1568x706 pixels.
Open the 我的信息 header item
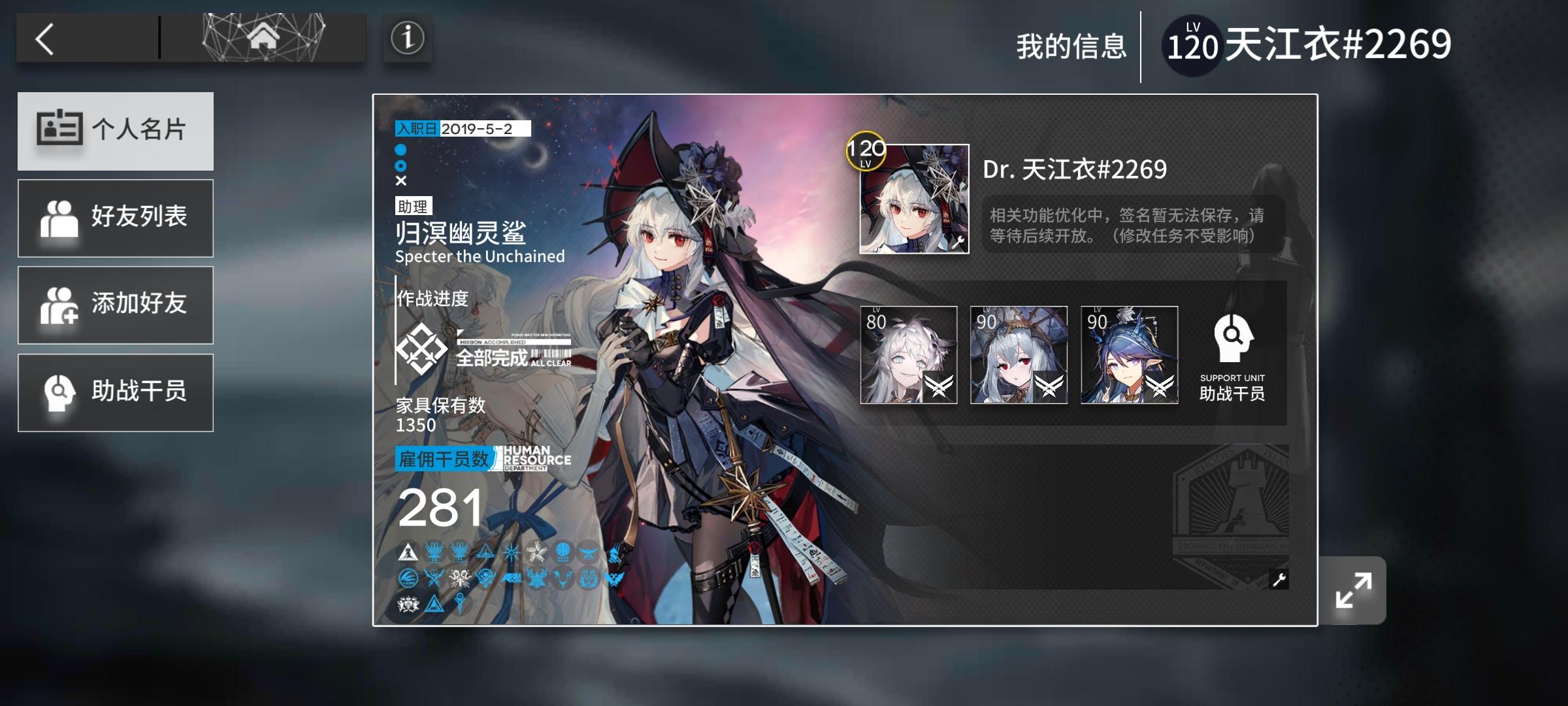coord(1071,44)
